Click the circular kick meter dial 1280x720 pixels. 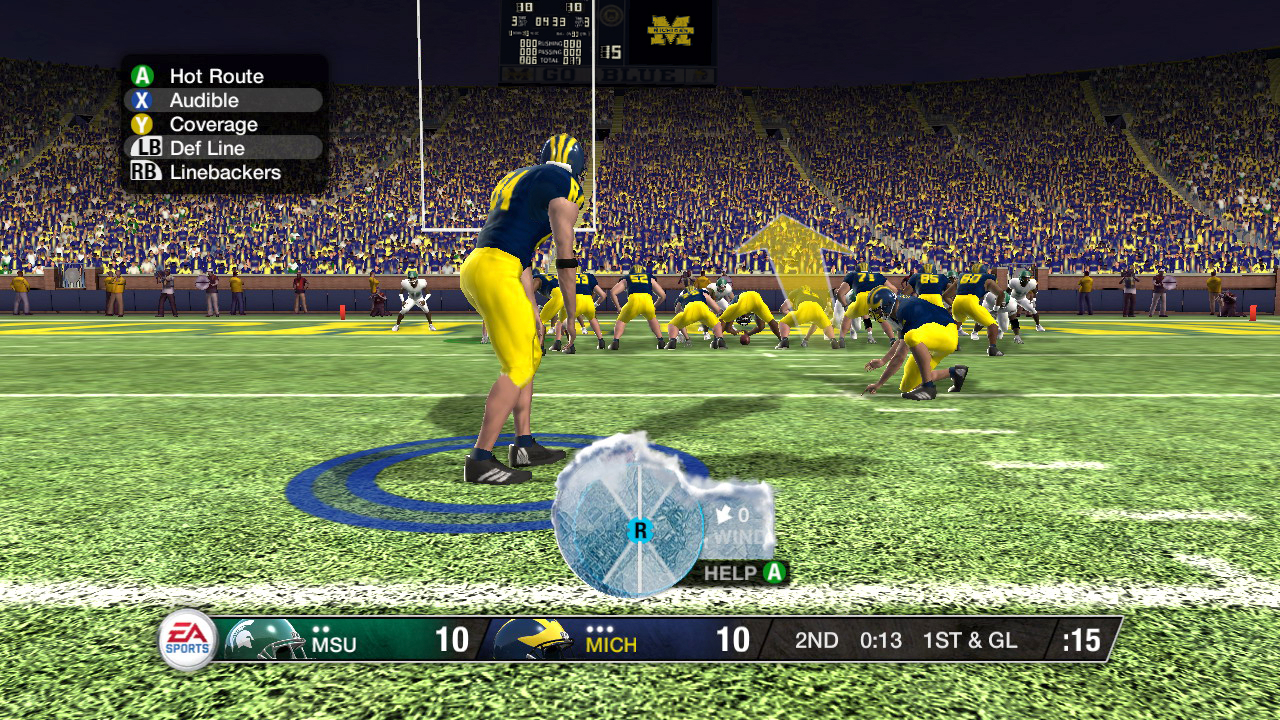coord(638,530)
